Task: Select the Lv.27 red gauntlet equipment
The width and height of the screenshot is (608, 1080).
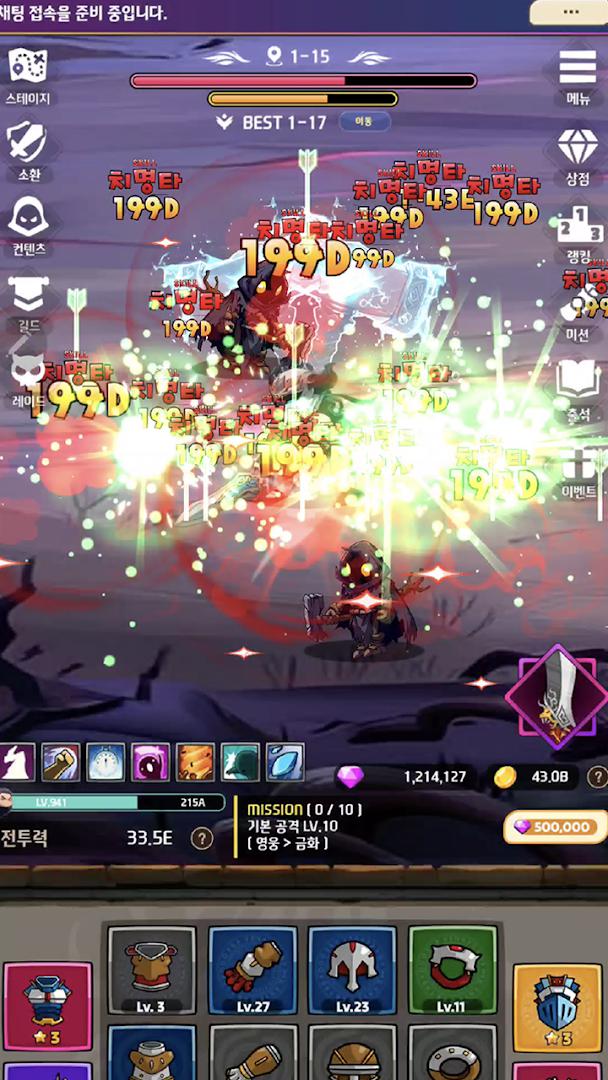Action: tap(252, 970)
